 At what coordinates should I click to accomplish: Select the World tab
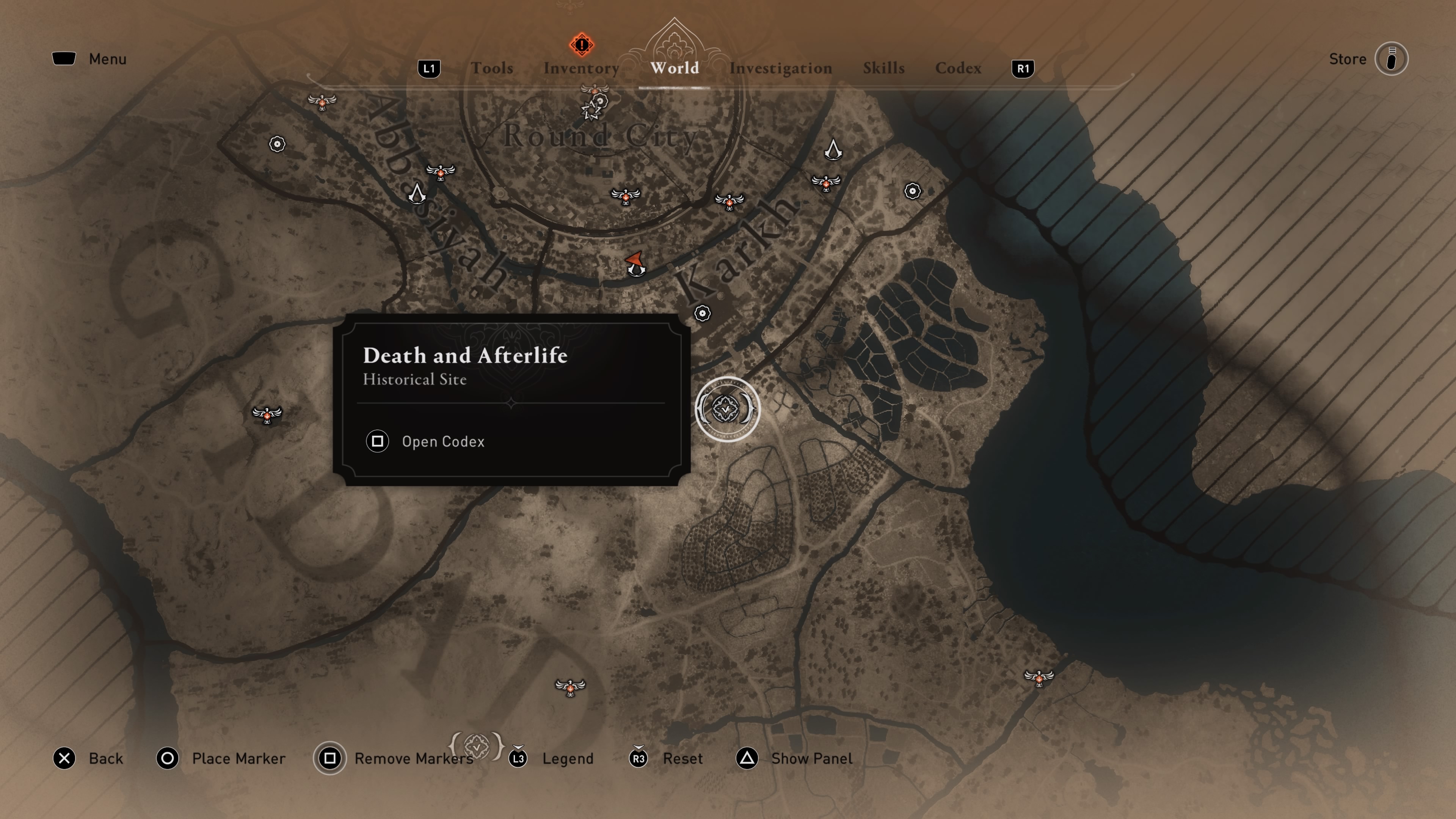(674, 68)
